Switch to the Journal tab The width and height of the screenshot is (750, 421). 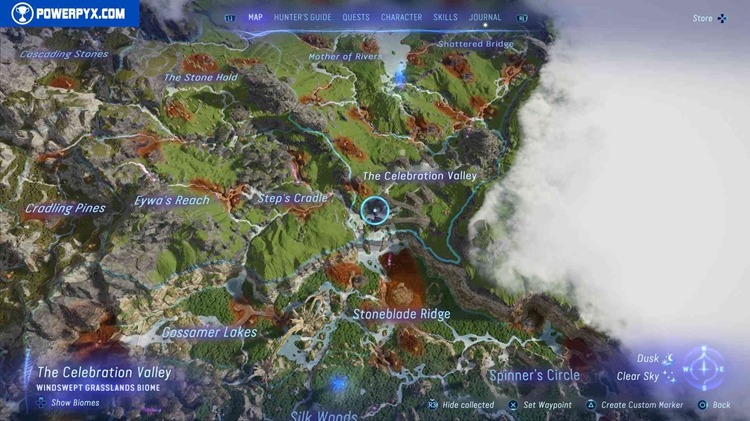pyautogui.click(x=485, y=17)
